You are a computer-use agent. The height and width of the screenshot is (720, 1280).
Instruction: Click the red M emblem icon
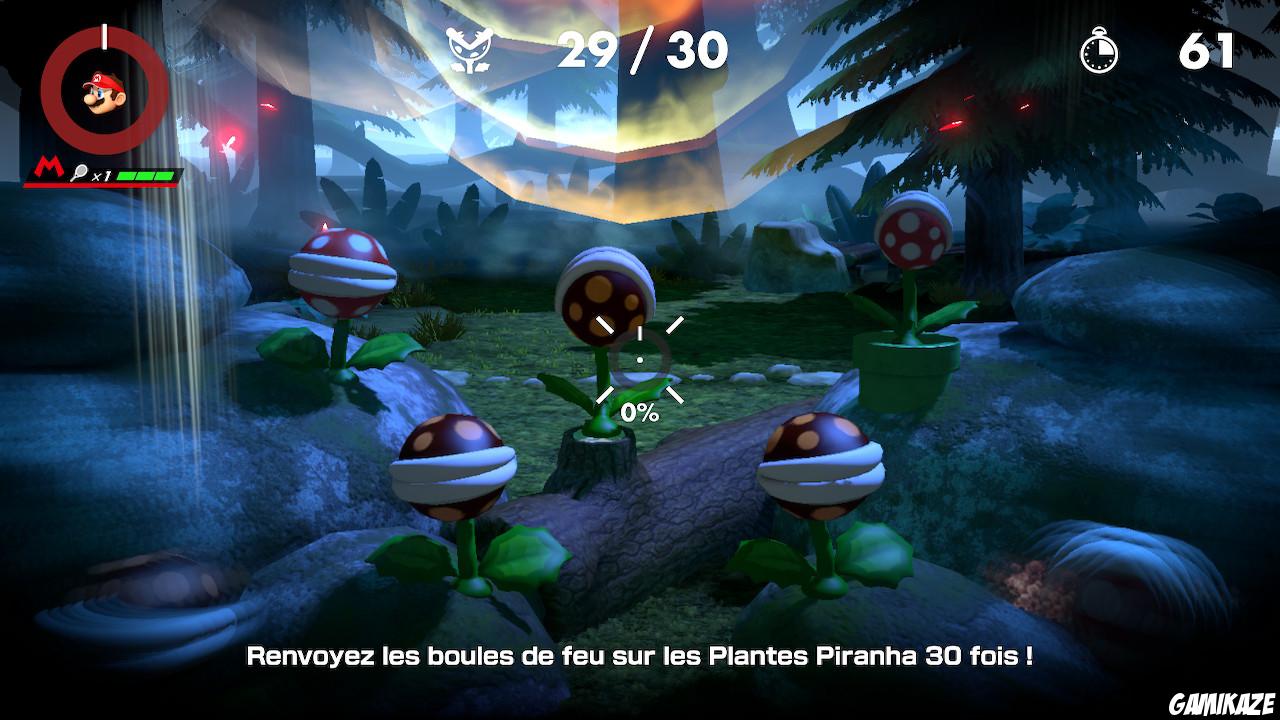(x=47, y=165)
